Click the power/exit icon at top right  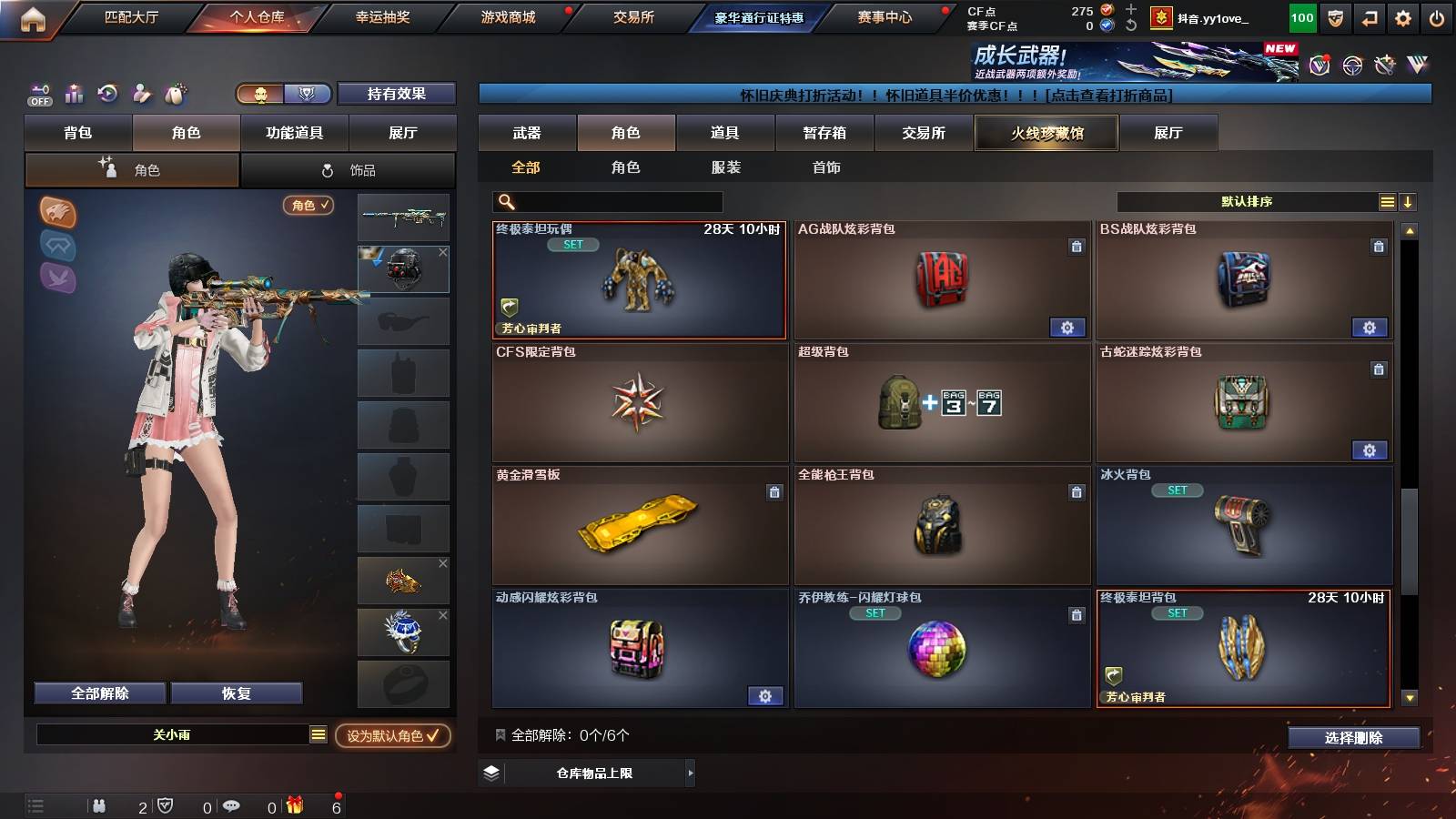1438,15
